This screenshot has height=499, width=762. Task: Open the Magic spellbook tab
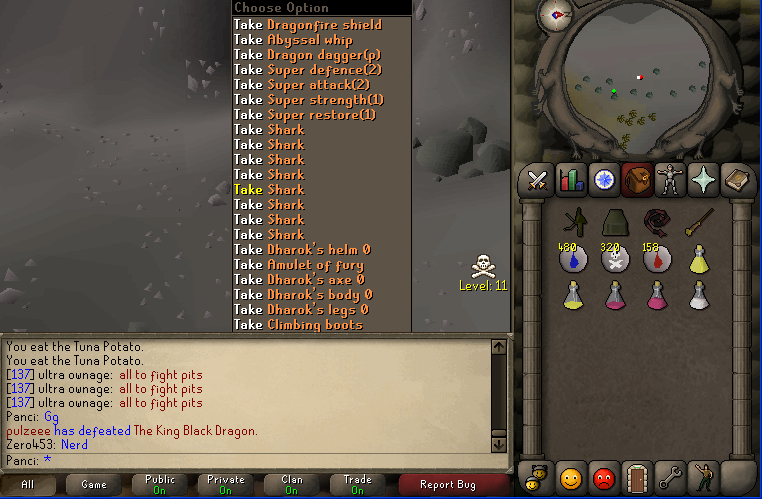pyautogui.click(x=737, y=180)
